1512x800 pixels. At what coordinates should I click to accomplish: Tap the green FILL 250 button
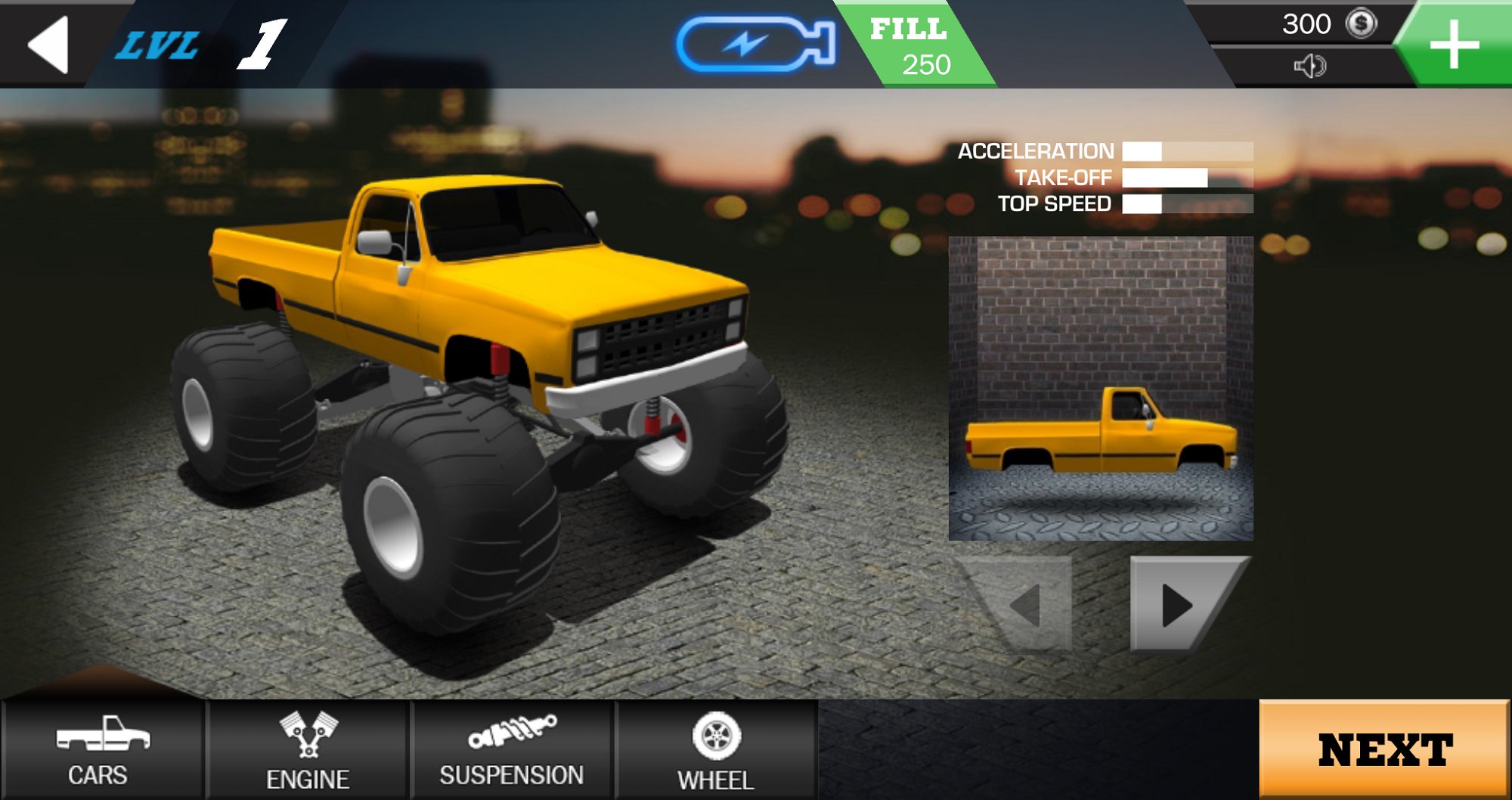click(912, 47)
